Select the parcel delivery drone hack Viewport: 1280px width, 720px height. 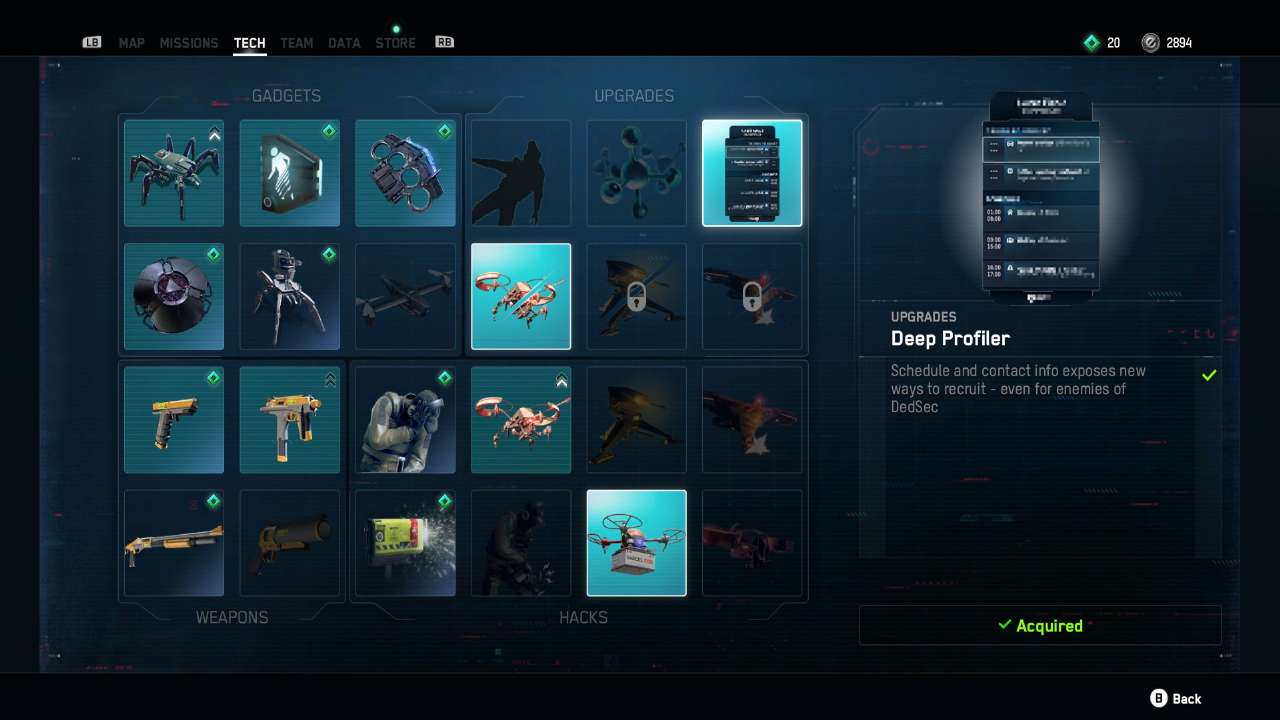point(636,543)
